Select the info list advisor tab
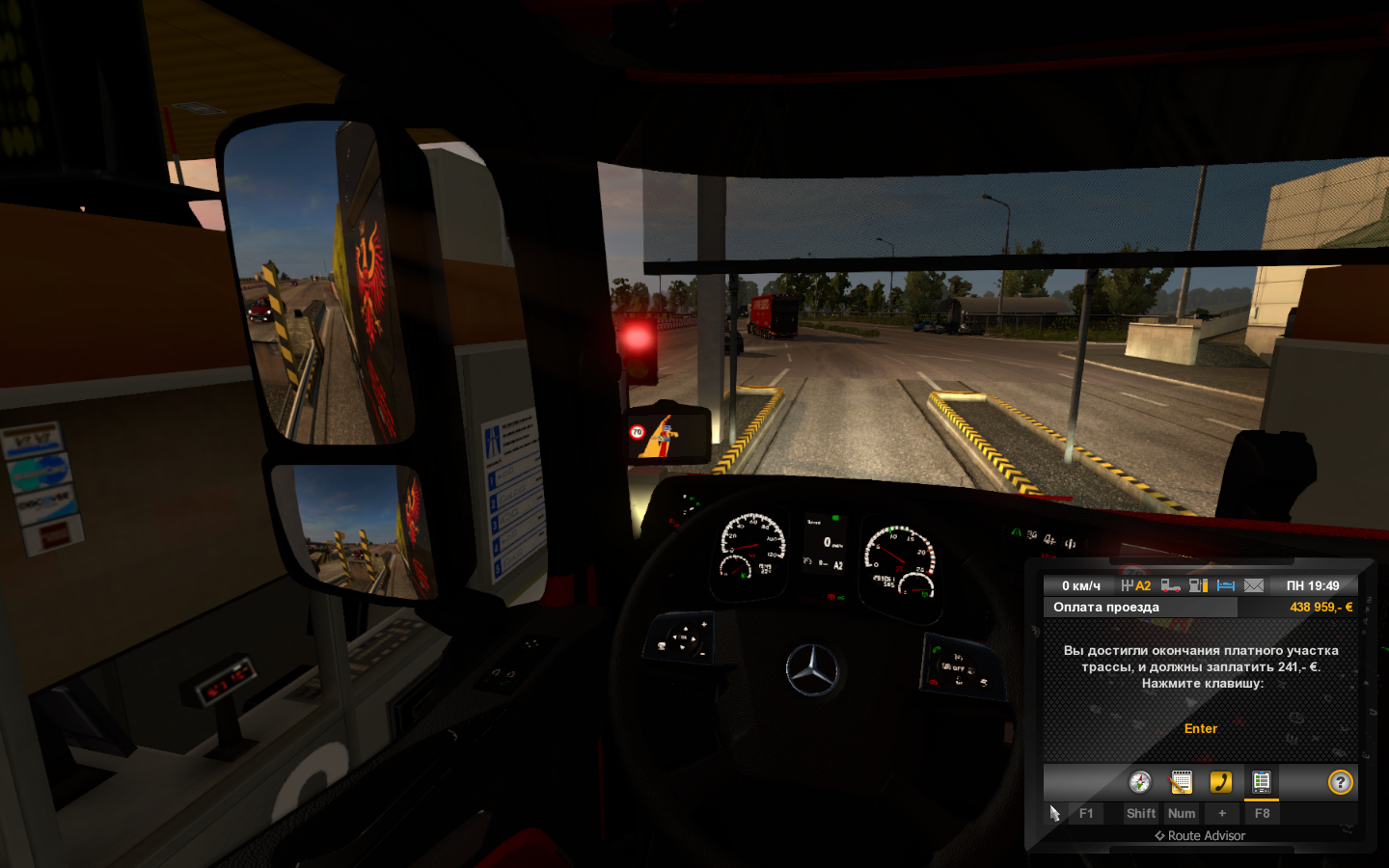Image resolution: width=1389 pixels, height=868 pixels. (1261, 782)
